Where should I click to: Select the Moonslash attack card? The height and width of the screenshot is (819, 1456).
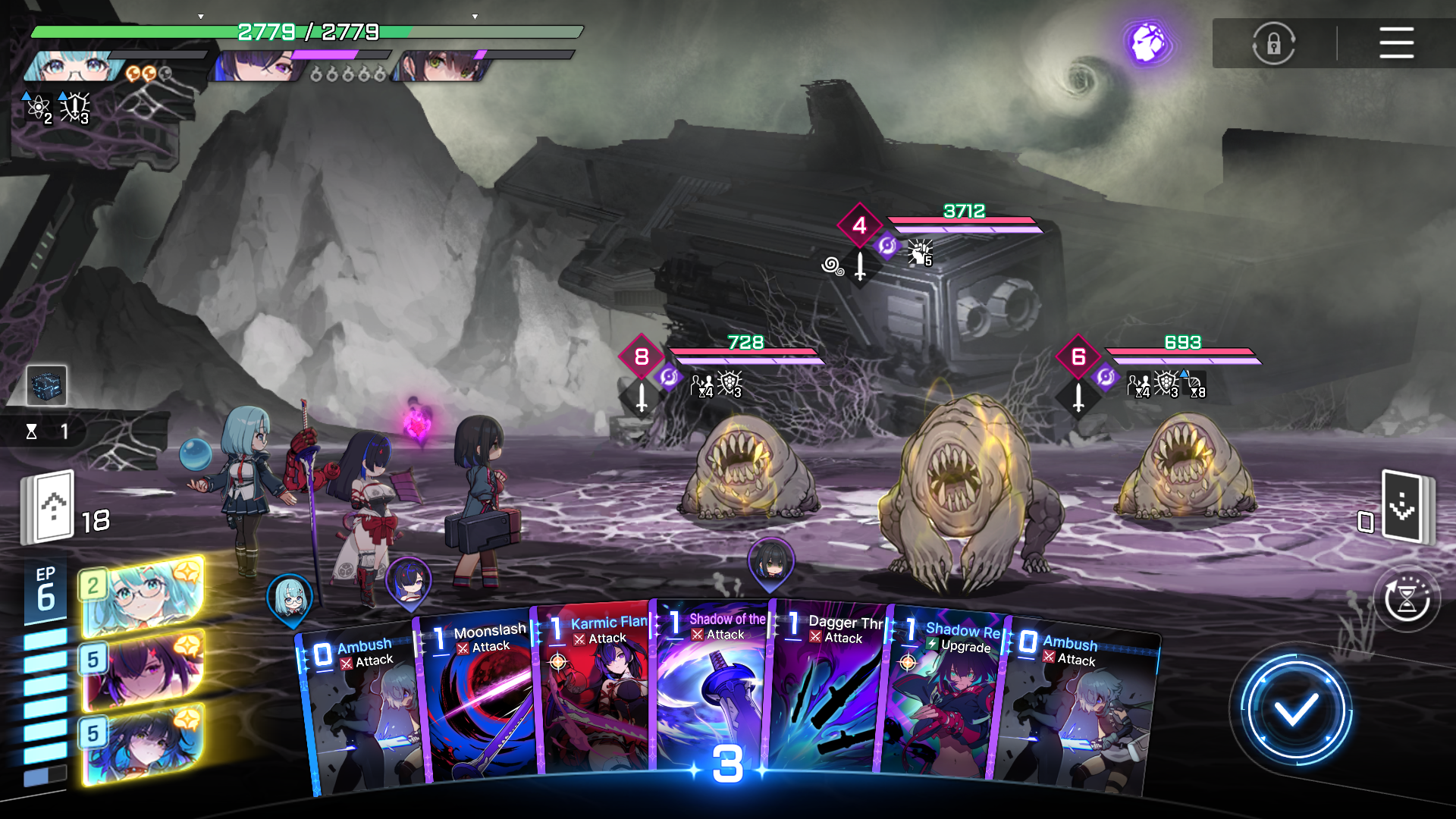click(x=476, y=698)
